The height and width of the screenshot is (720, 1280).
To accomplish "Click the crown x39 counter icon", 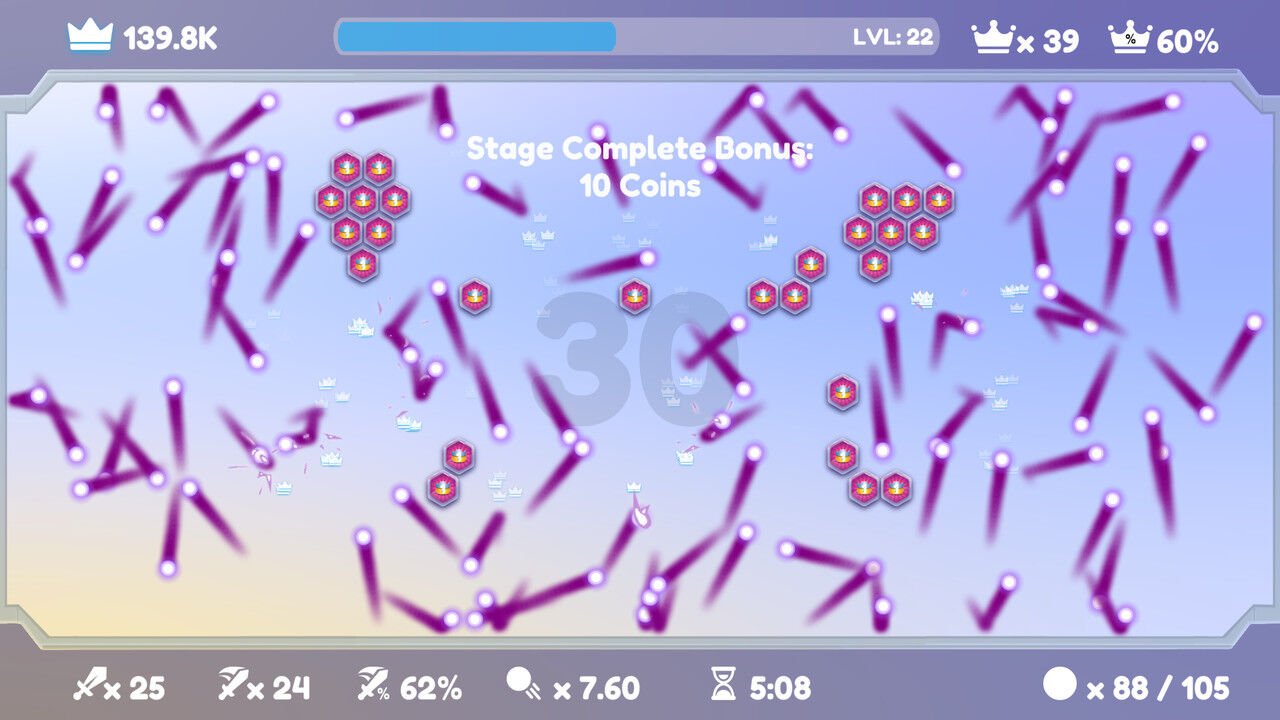I will click(x=993, y=37).
